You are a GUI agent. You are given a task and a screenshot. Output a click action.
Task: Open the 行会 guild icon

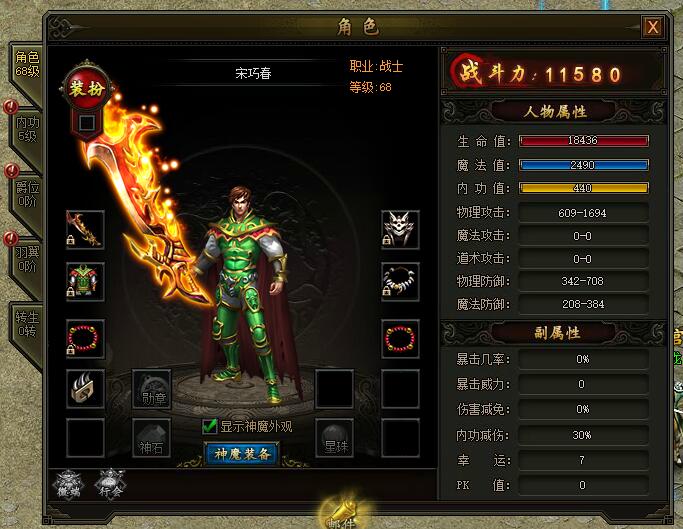pyautogui.click(x=110, y=483)
